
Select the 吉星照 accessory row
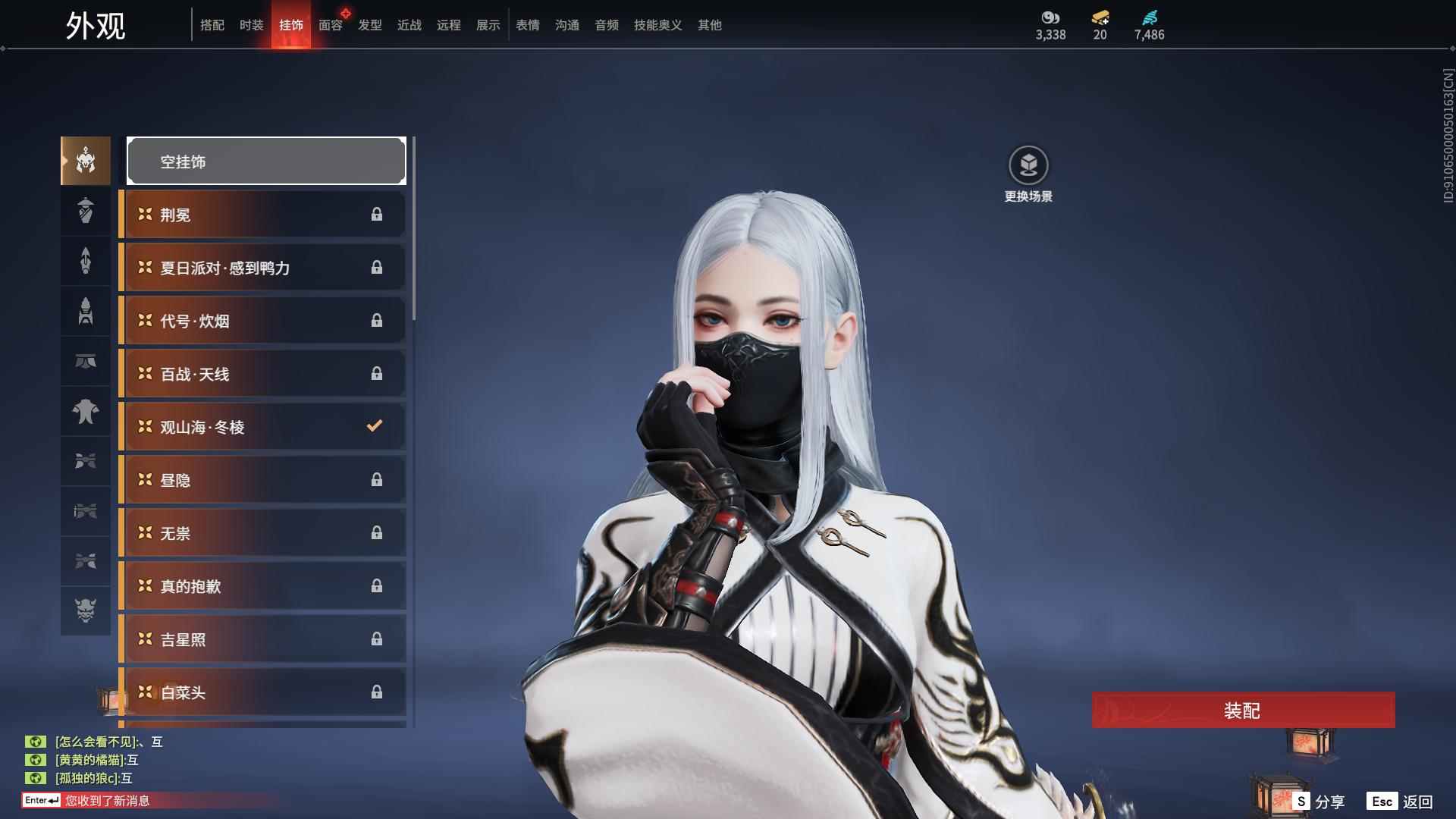click(x=262, y=639)
